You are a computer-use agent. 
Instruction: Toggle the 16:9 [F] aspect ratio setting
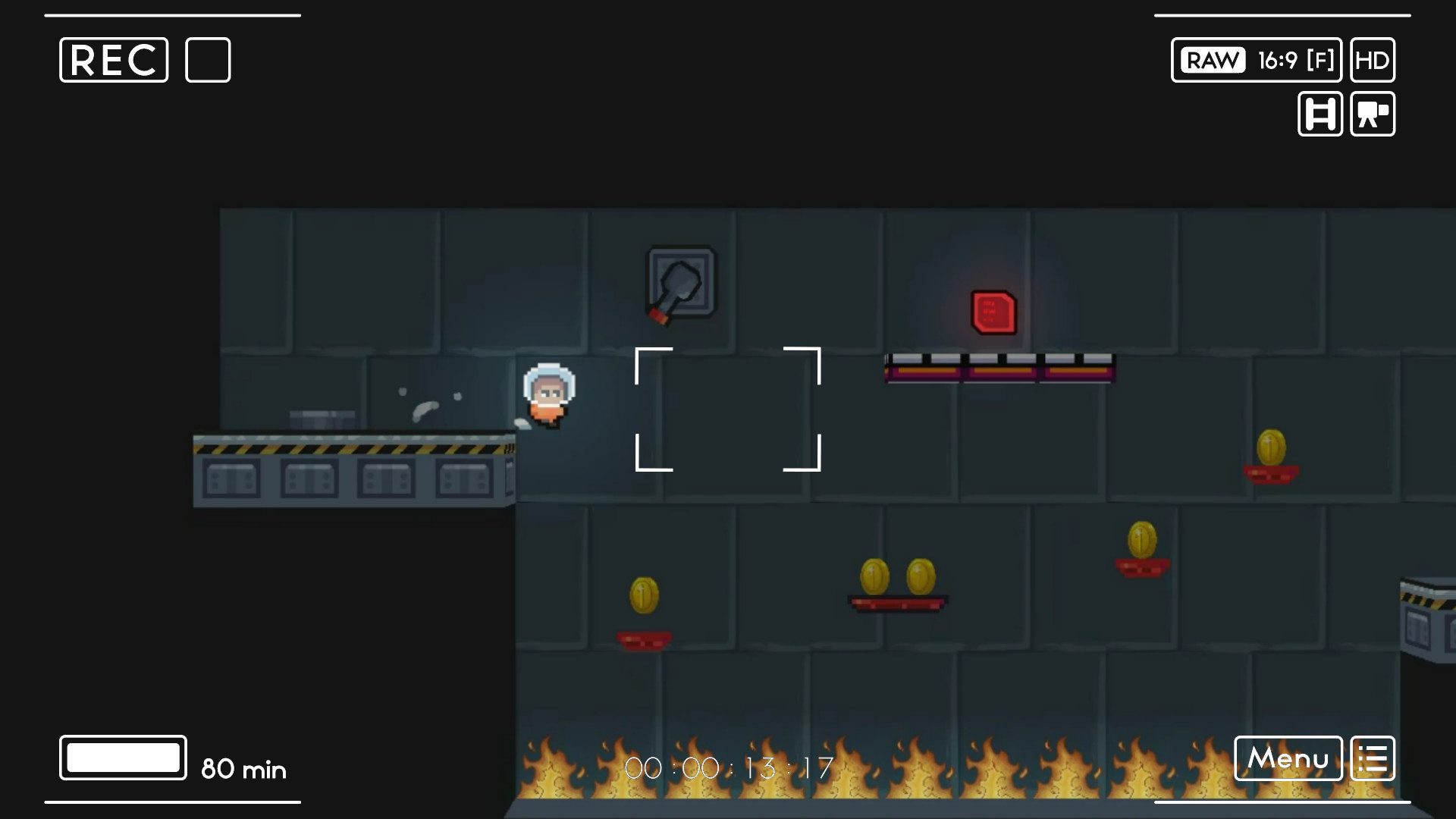coord(1294,60)
